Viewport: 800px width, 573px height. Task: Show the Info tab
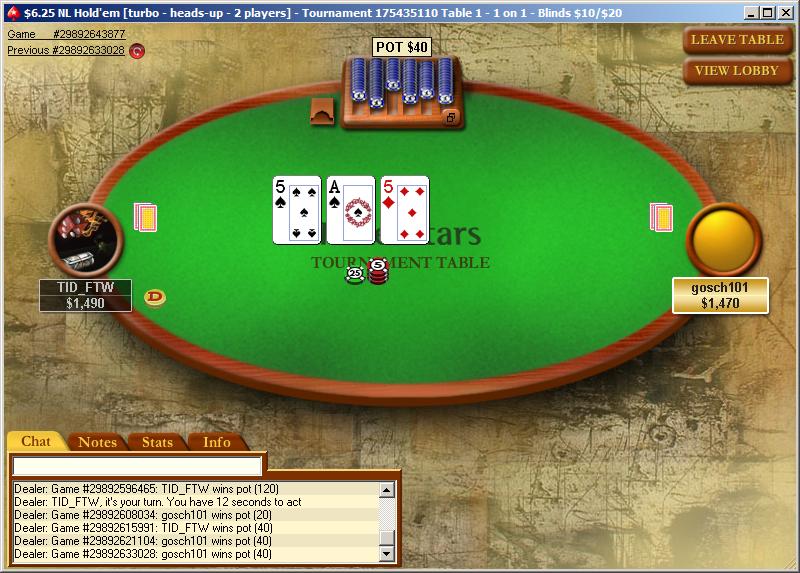tap(216, 442)
